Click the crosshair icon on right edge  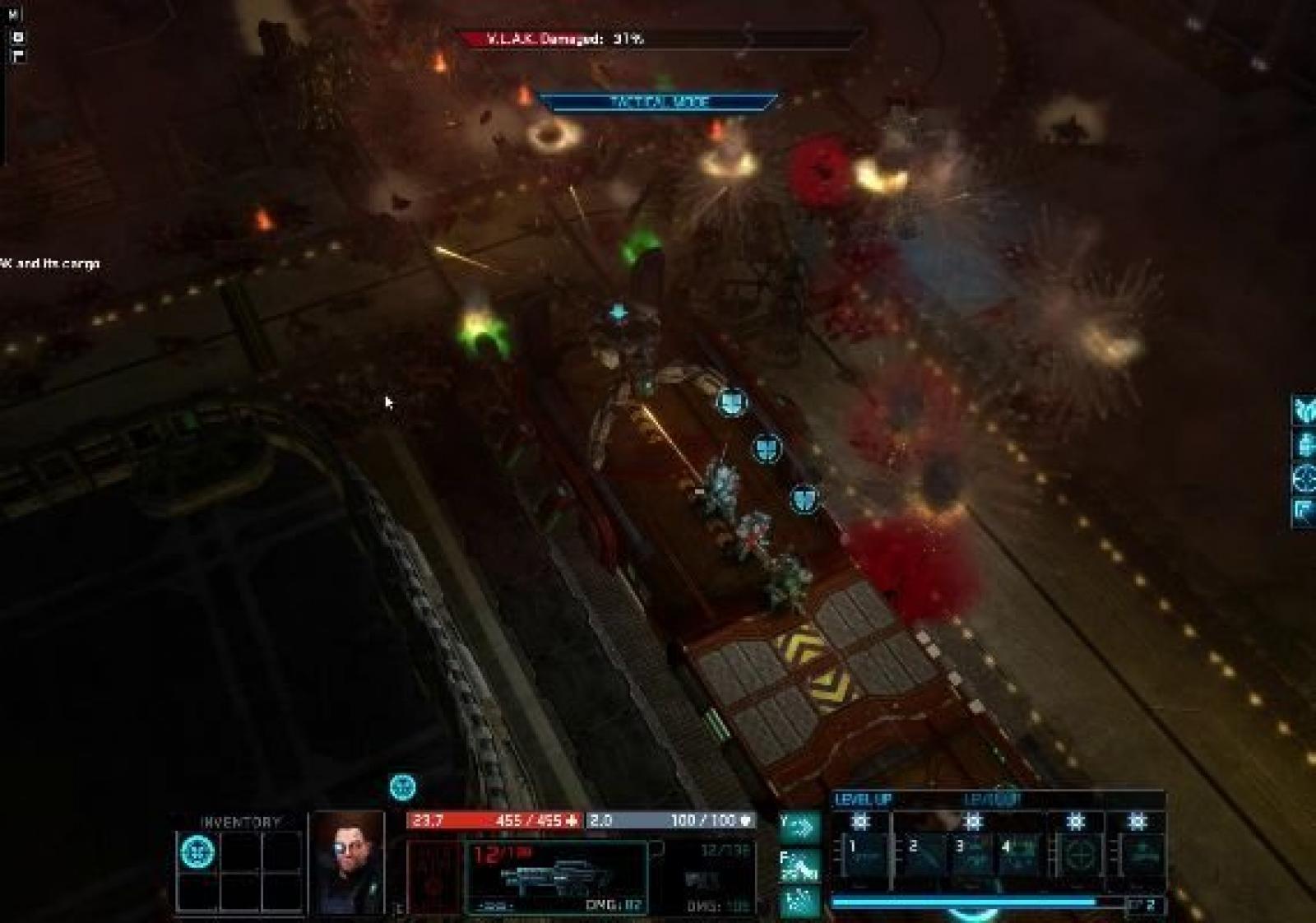(x=1305, y=478)
